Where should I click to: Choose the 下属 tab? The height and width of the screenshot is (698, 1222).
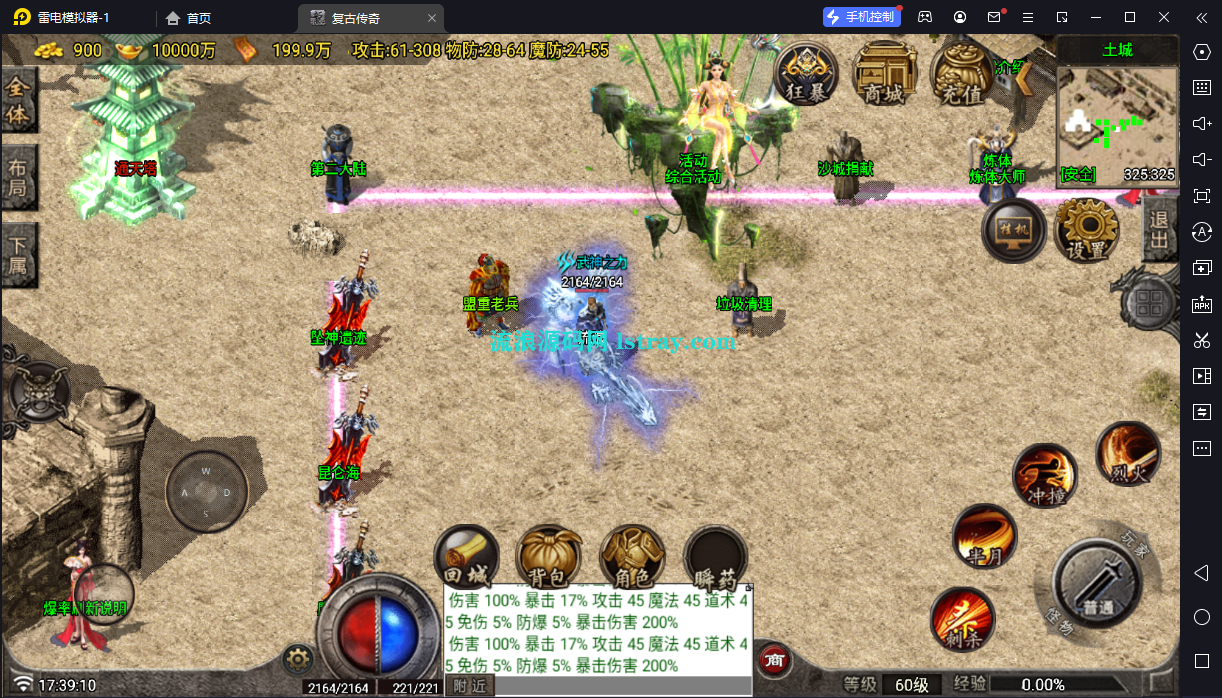click(19, 255)
